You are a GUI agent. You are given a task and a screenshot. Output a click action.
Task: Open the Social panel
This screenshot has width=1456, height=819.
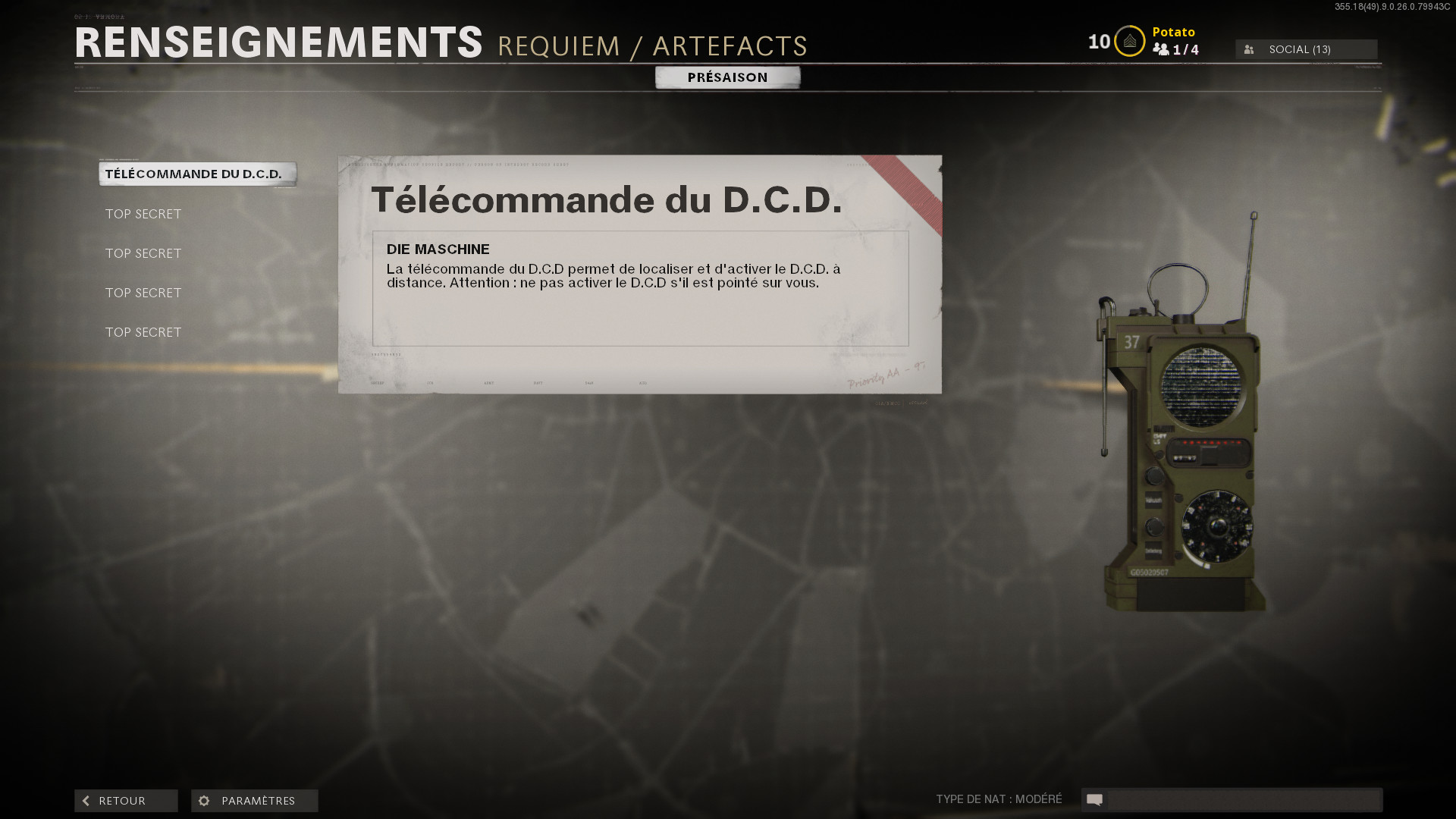[1306, 49]
